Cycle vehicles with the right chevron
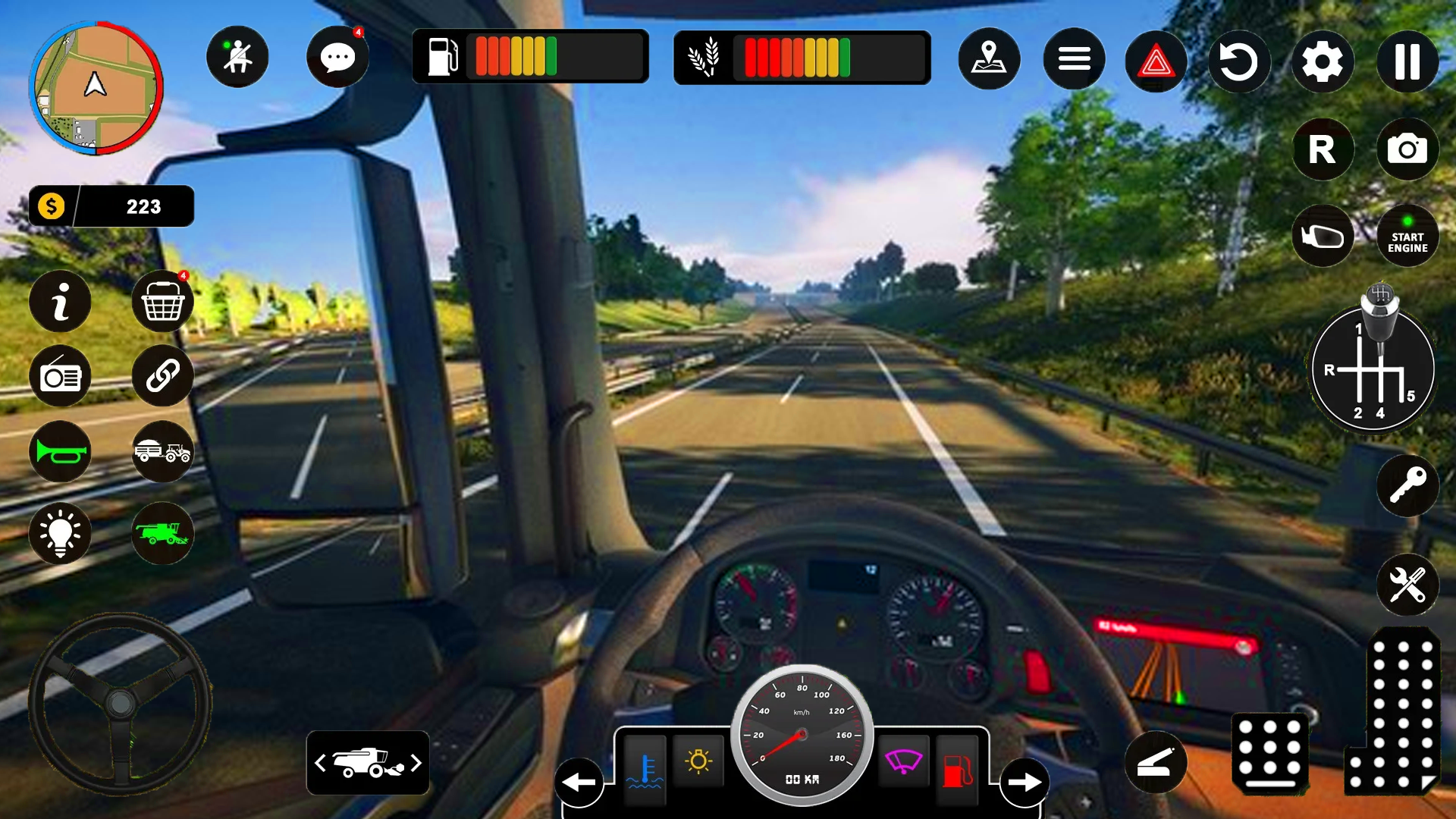 416,764
